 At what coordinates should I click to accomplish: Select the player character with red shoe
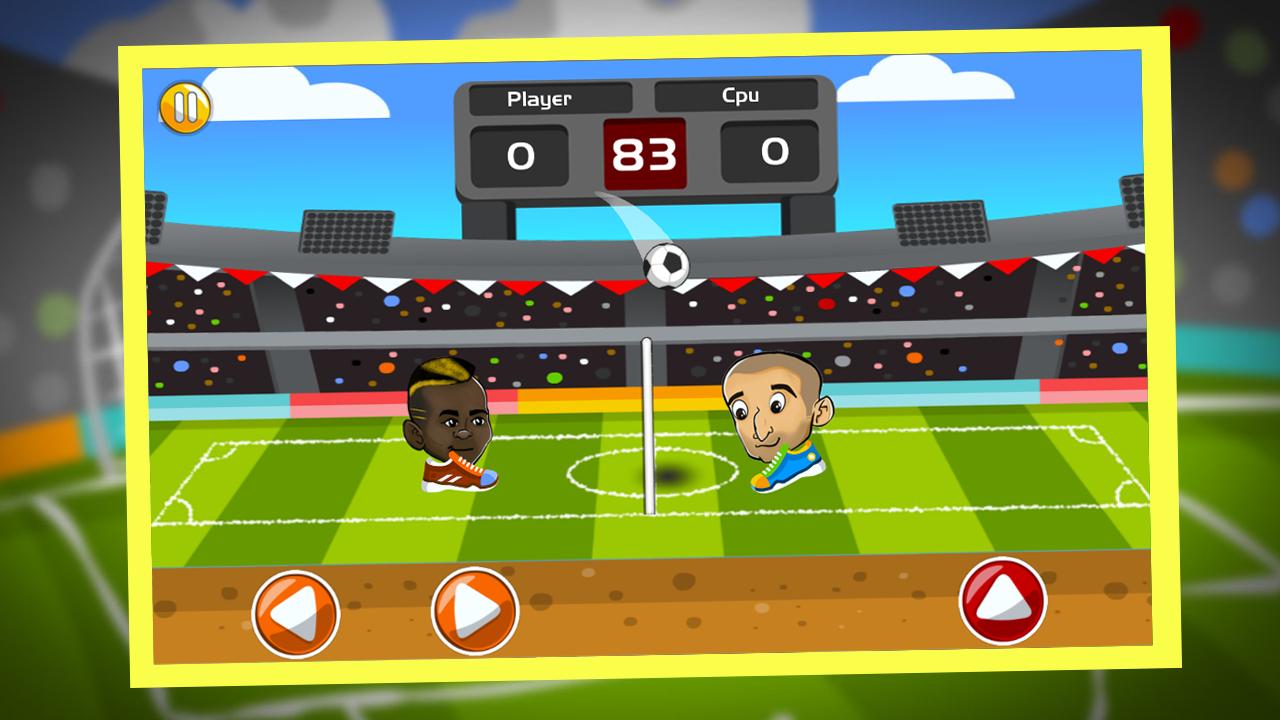(x=448, y=415)
